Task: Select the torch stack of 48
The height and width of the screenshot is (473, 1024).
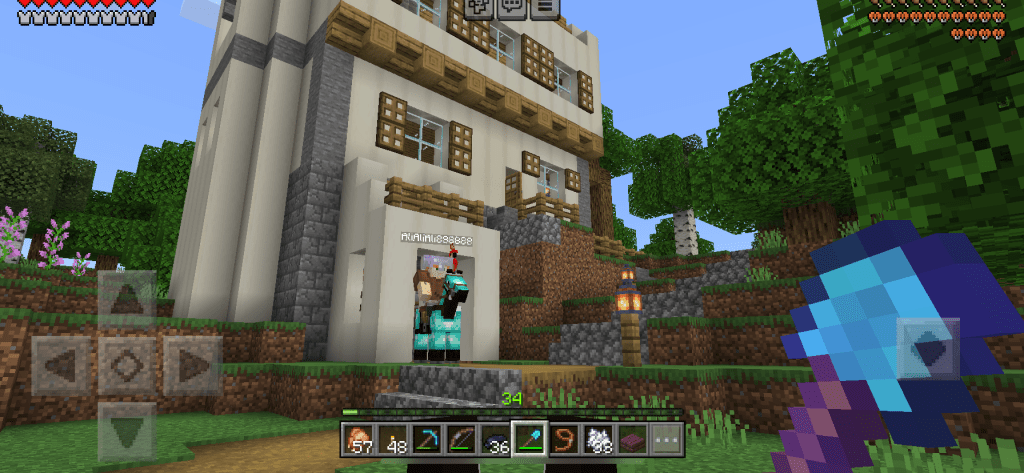Action: [391, 437]
